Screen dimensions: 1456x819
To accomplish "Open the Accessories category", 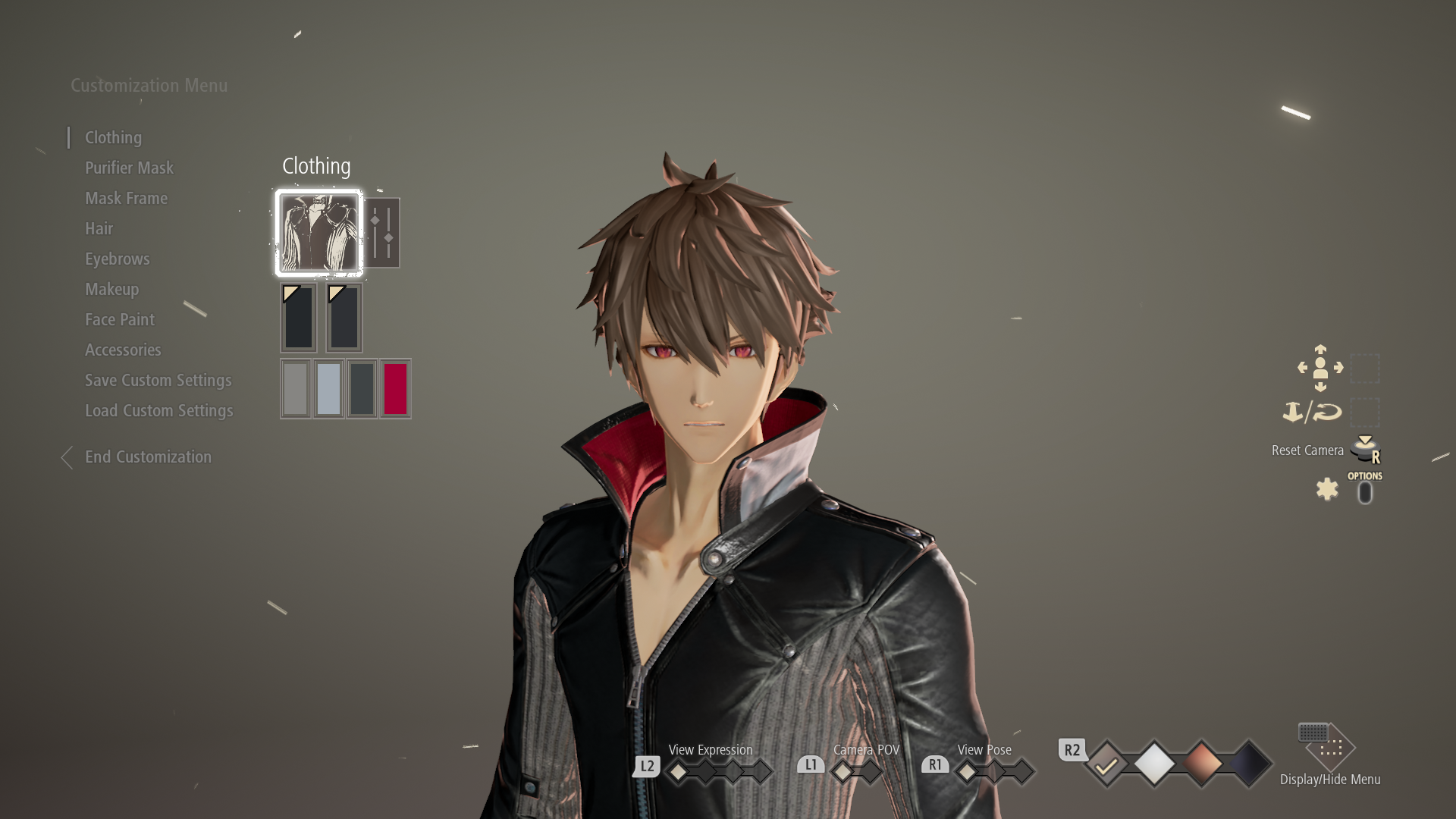I will [x=123, y=350].
